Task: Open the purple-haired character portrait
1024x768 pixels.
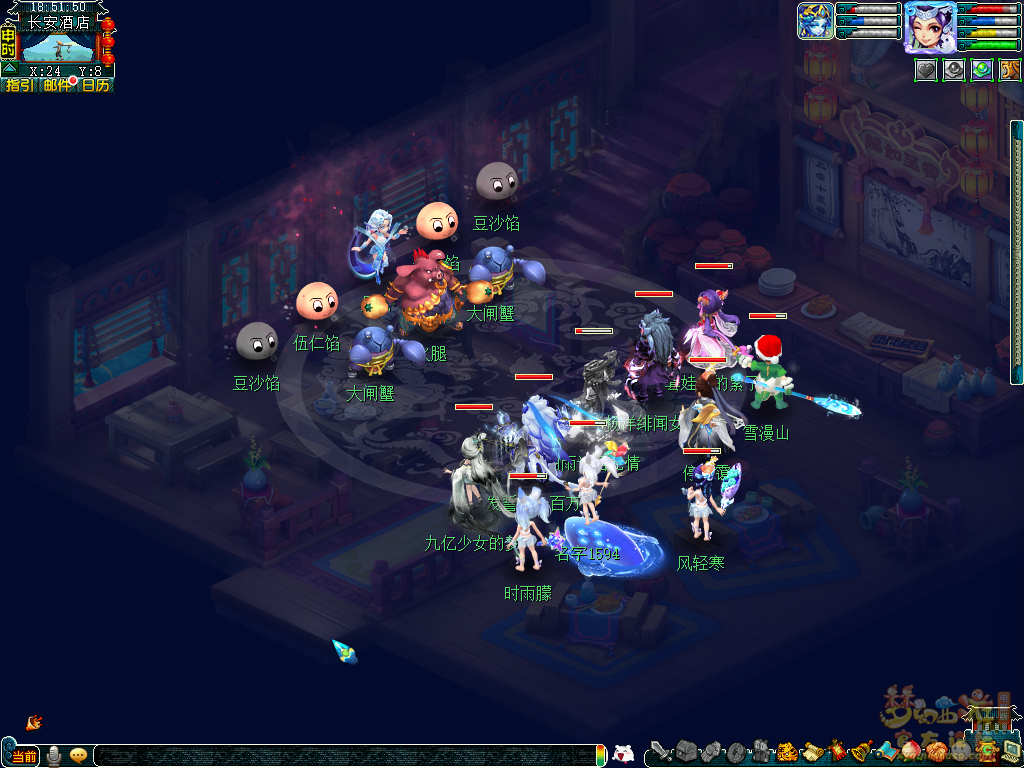Action: 928,27
